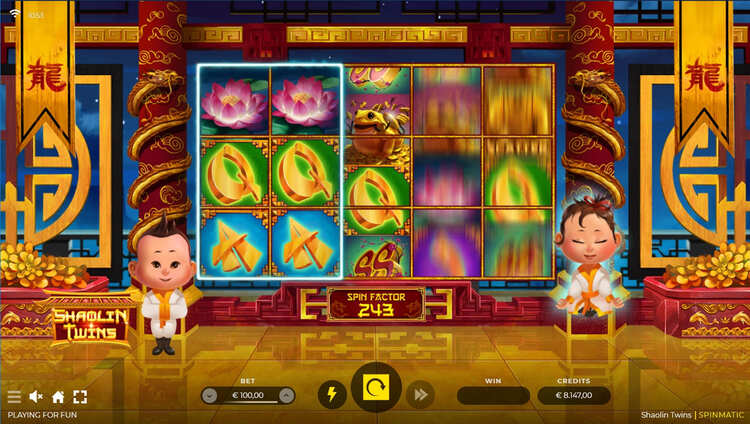Open the hamburger menu
The height and width of the screenshot is (424, 750).
point(14,397)
